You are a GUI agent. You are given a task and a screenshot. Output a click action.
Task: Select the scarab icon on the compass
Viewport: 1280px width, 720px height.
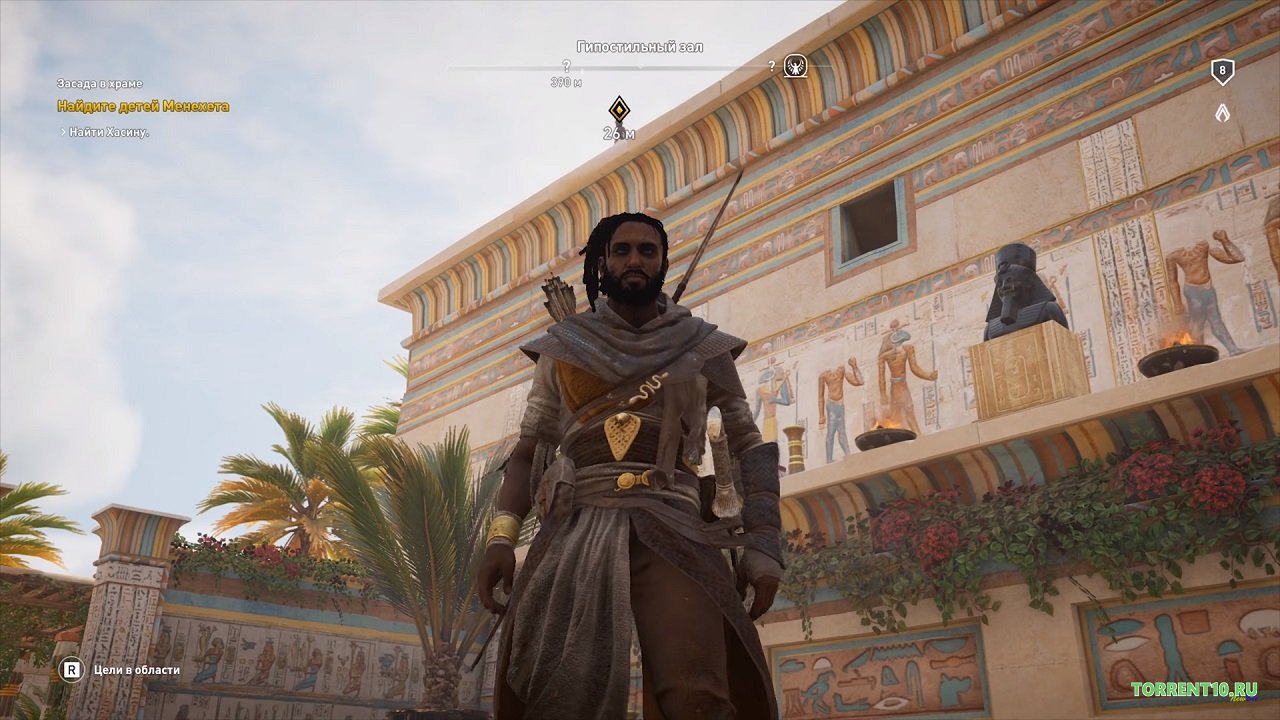(x=795, y=67)
